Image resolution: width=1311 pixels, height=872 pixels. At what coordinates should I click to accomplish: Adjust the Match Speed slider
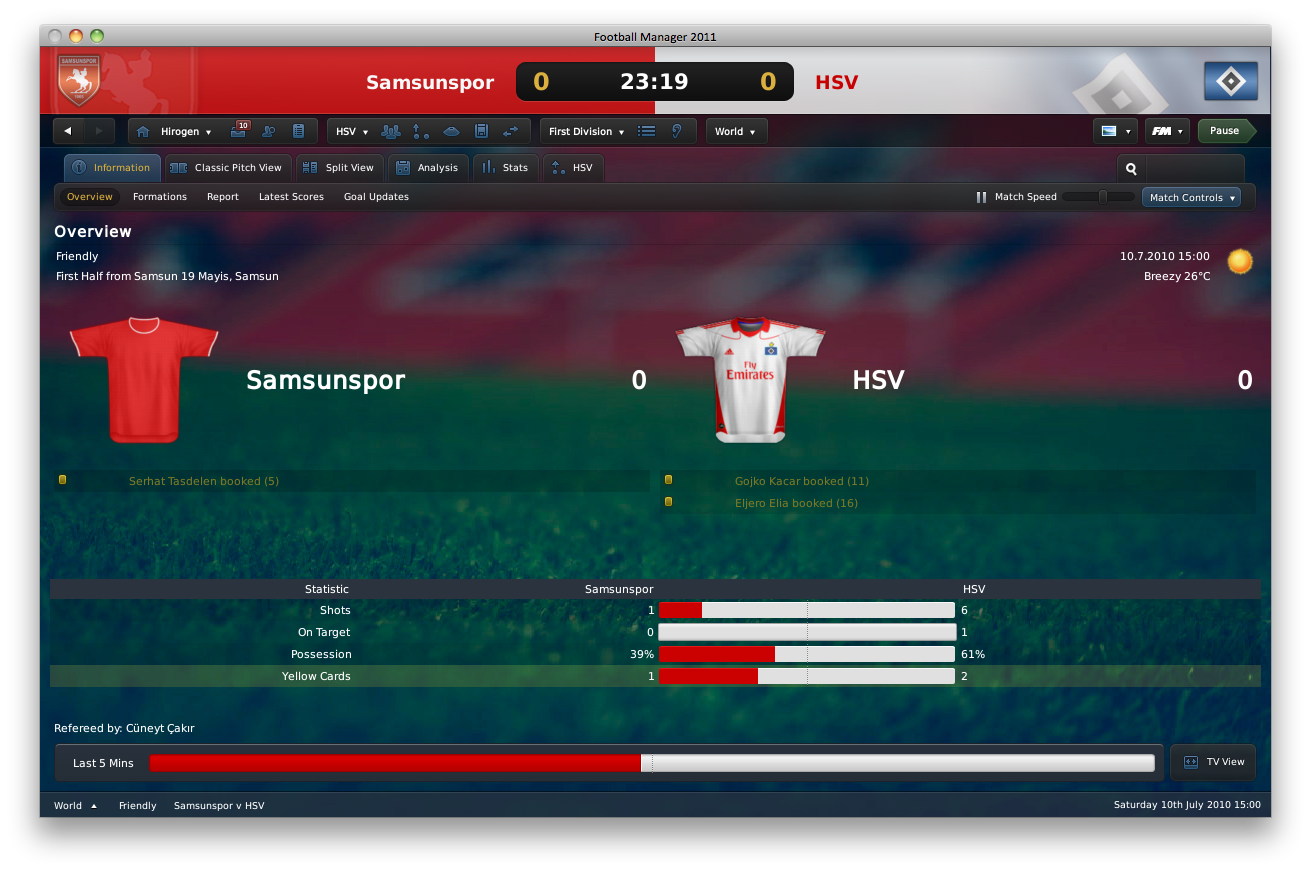click(x=1102, y=197)
